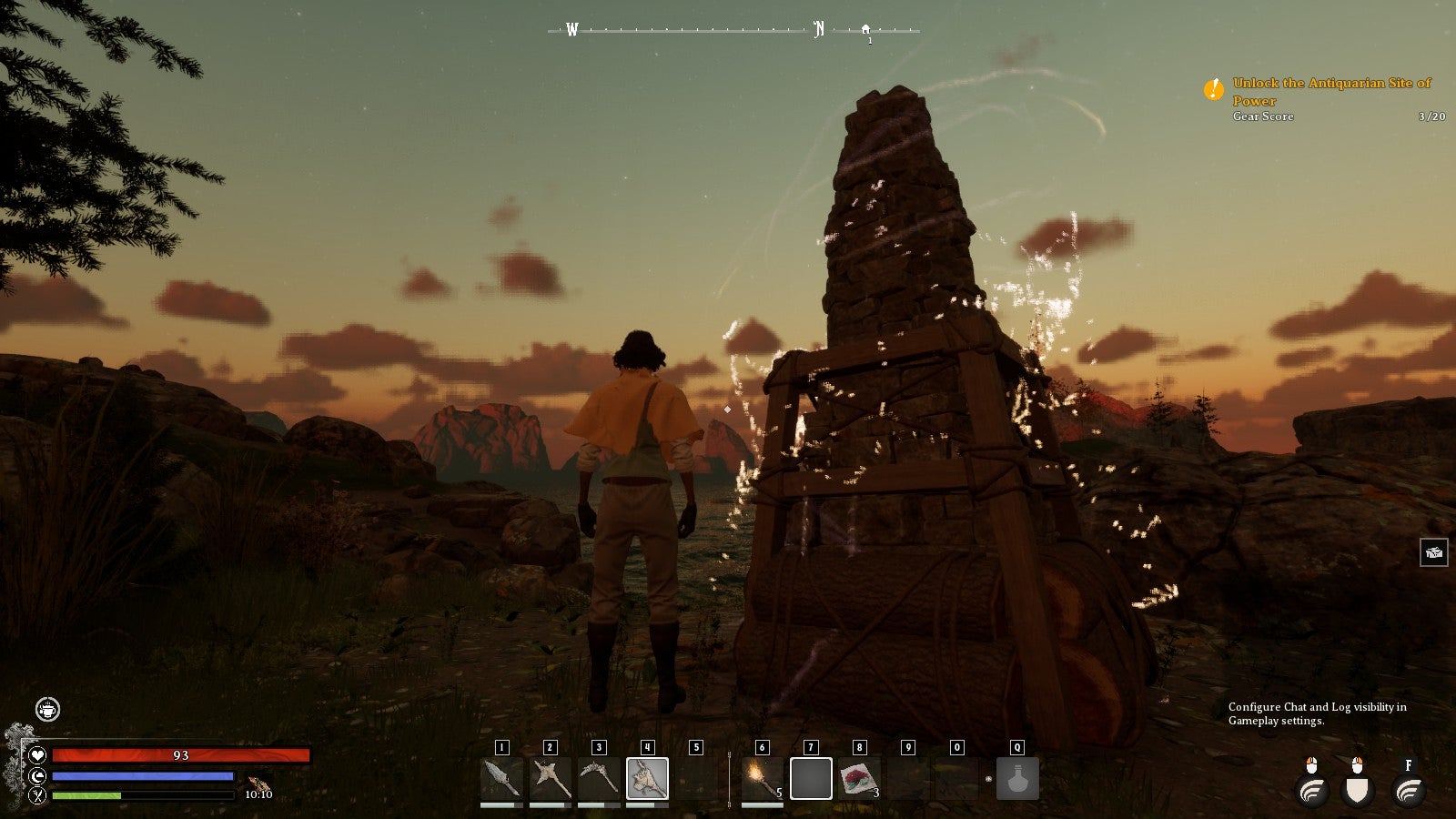Click the food buff icon beside the timer

pyautogui.click(x=258, y=783)
